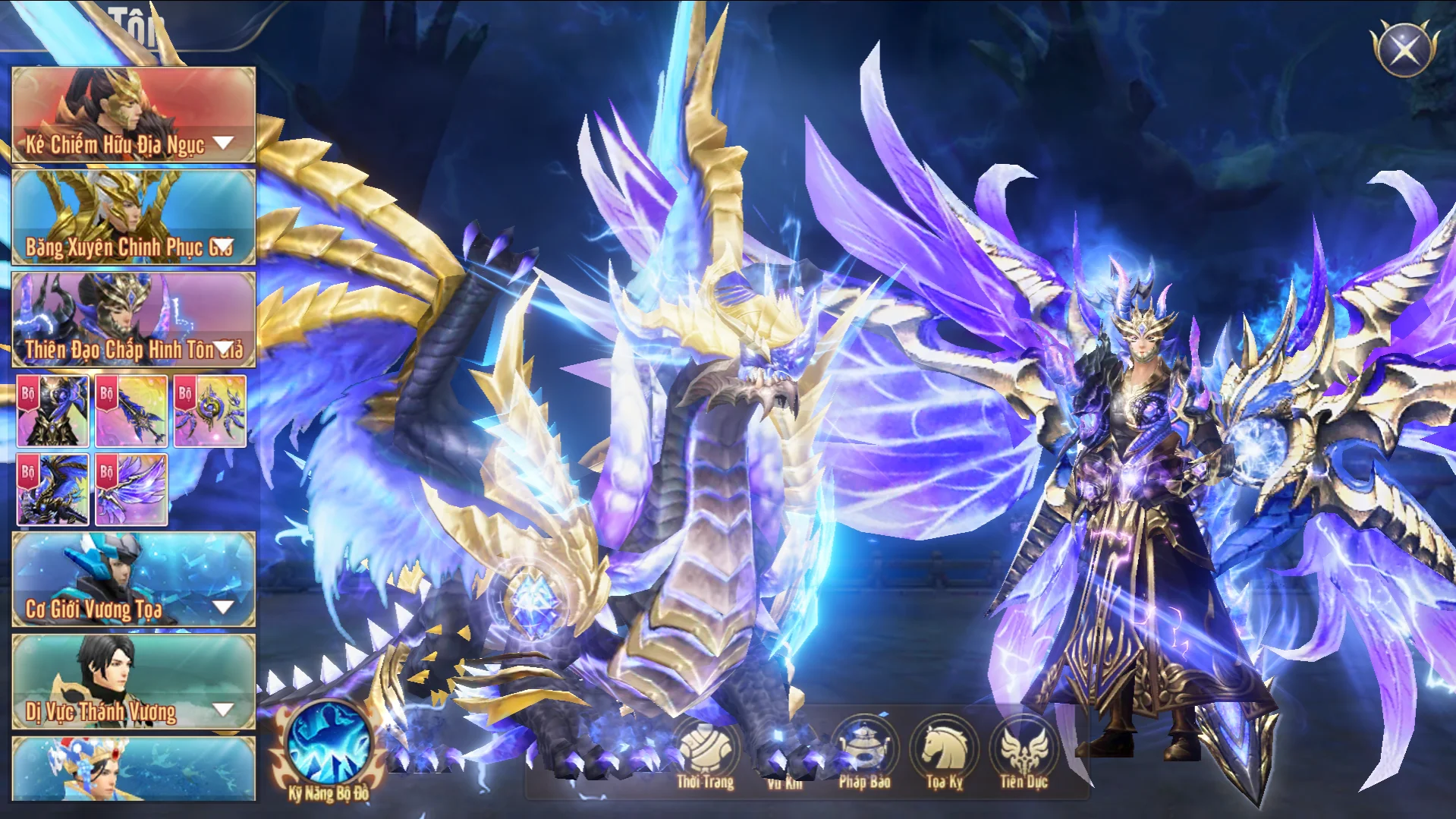Switch to the Tiên Dực wings category
Viewport: 1456px width, 819px height.
tap(1024, 752)
